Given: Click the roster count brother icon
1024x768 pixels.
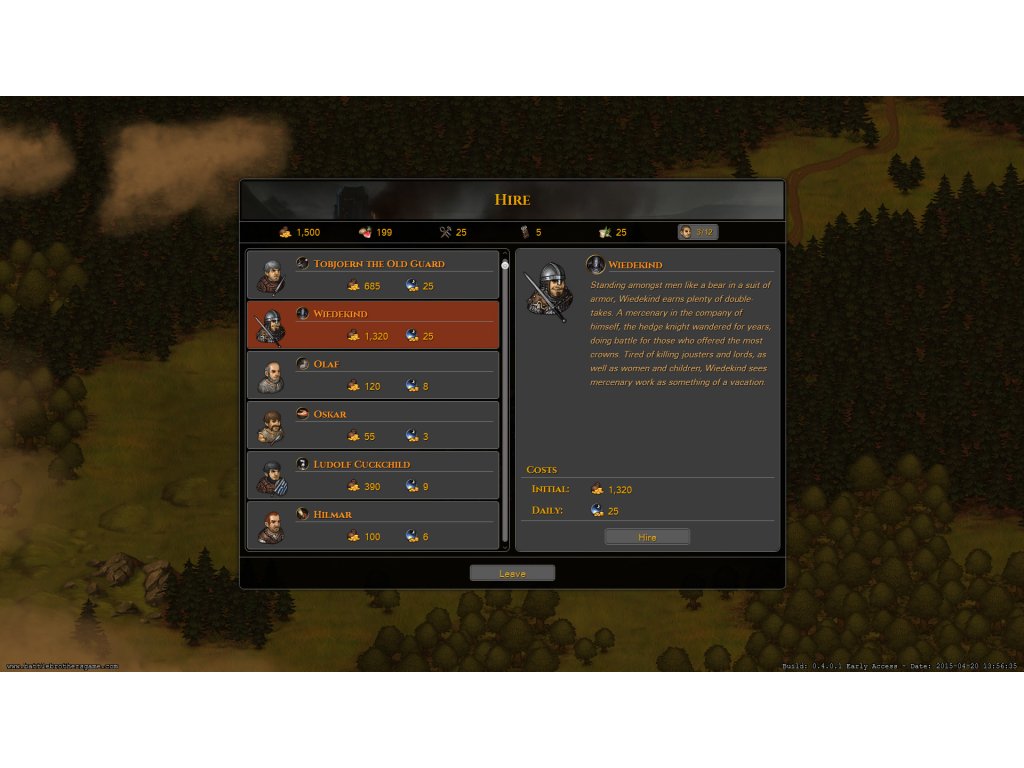Looking at the screenshot, I should (686, 232).
